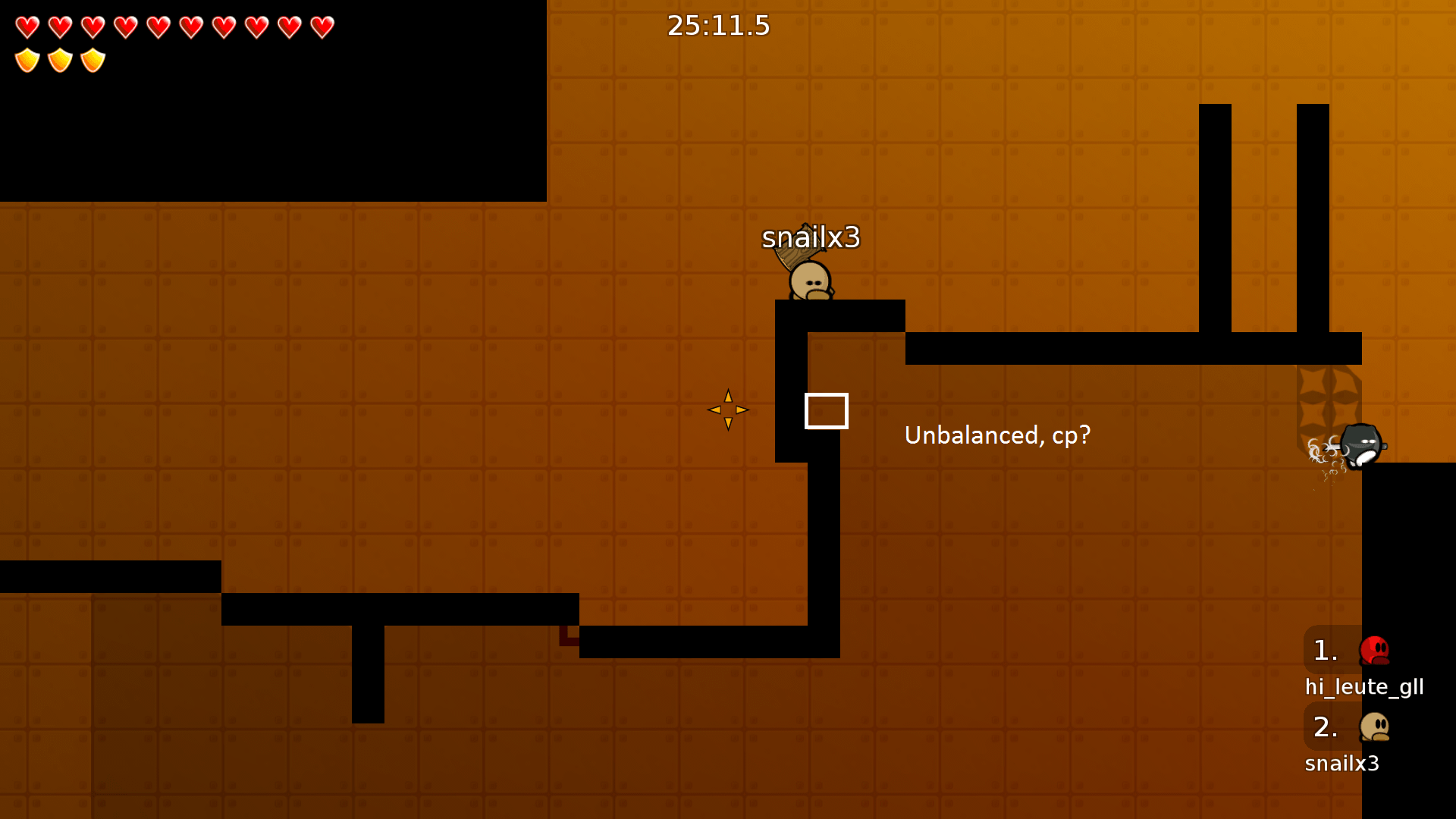Image resolution: width=1456 pixels, height=819 pixels.
Task: Click the chat message Unbalanced, cp?
Action: click(997, 435)
